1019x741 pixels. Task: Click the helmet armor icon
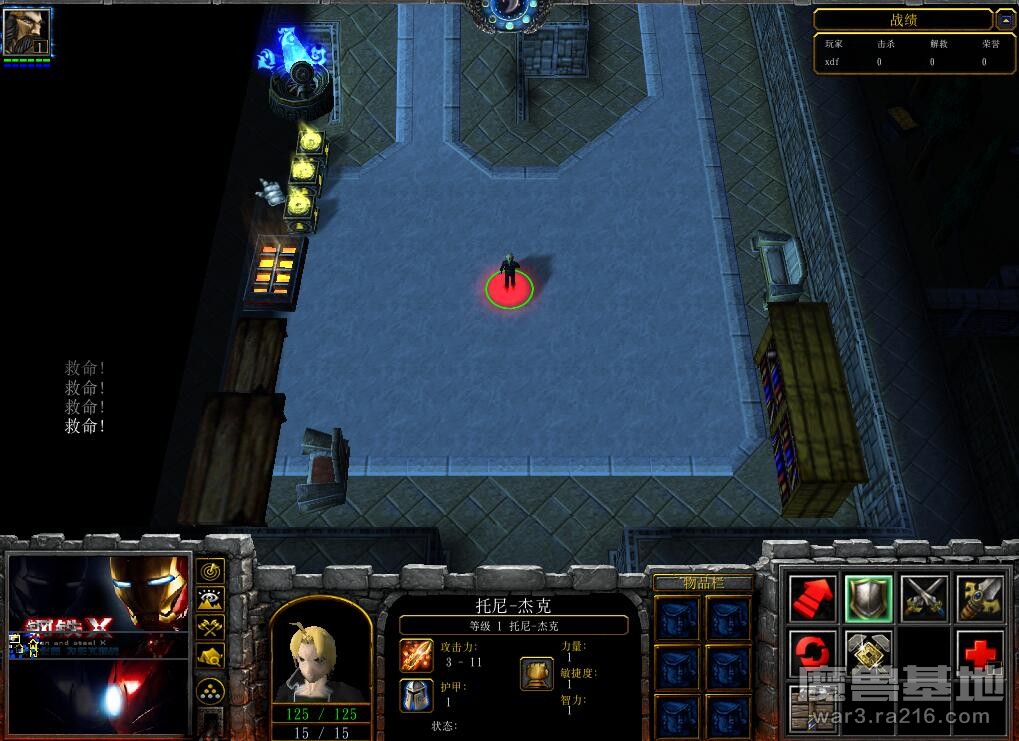click(x=416, y=695)
